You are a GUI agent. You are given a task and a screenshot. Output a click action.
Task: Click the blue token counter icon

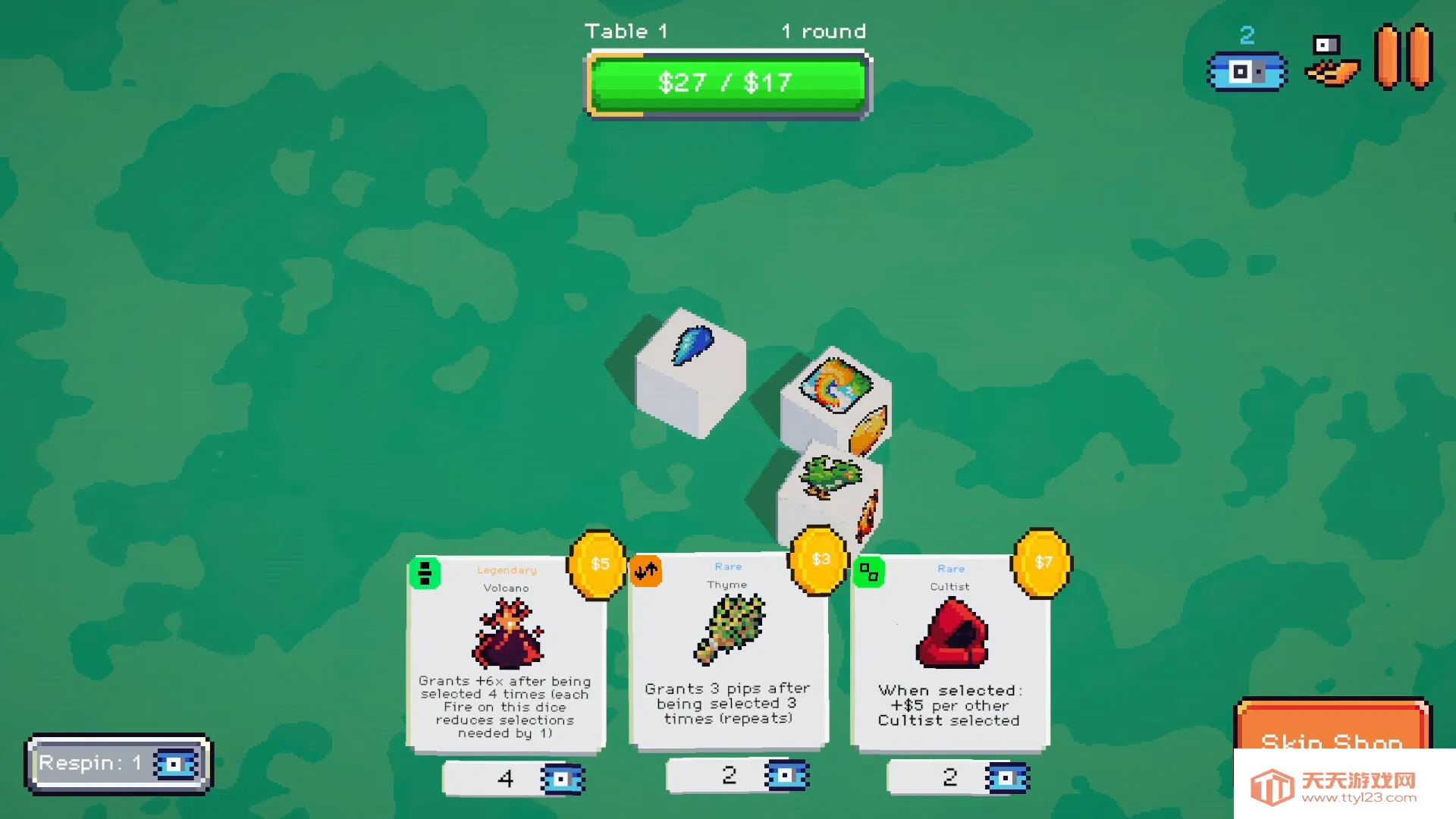click(1247, 71)
